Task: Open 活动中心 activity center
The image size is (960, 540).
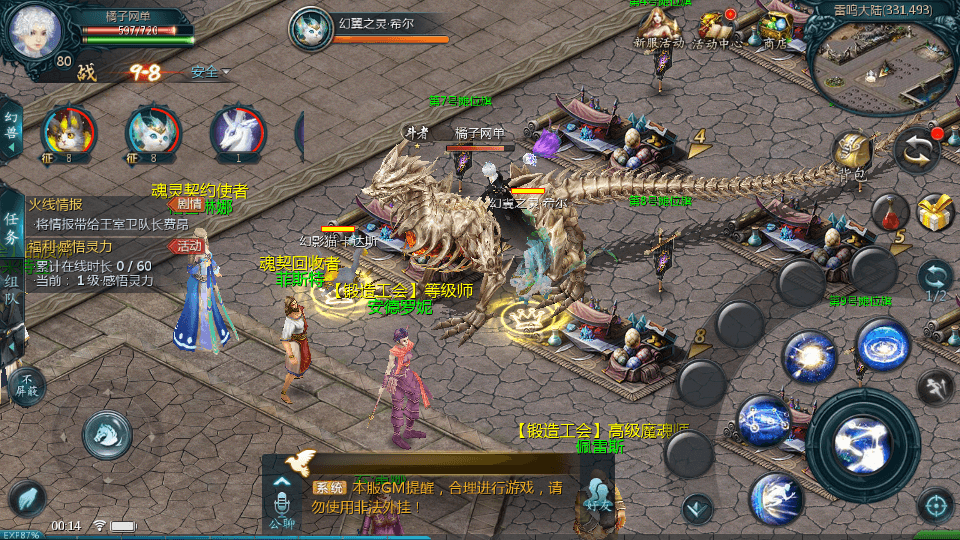Action: coord(715,27)
